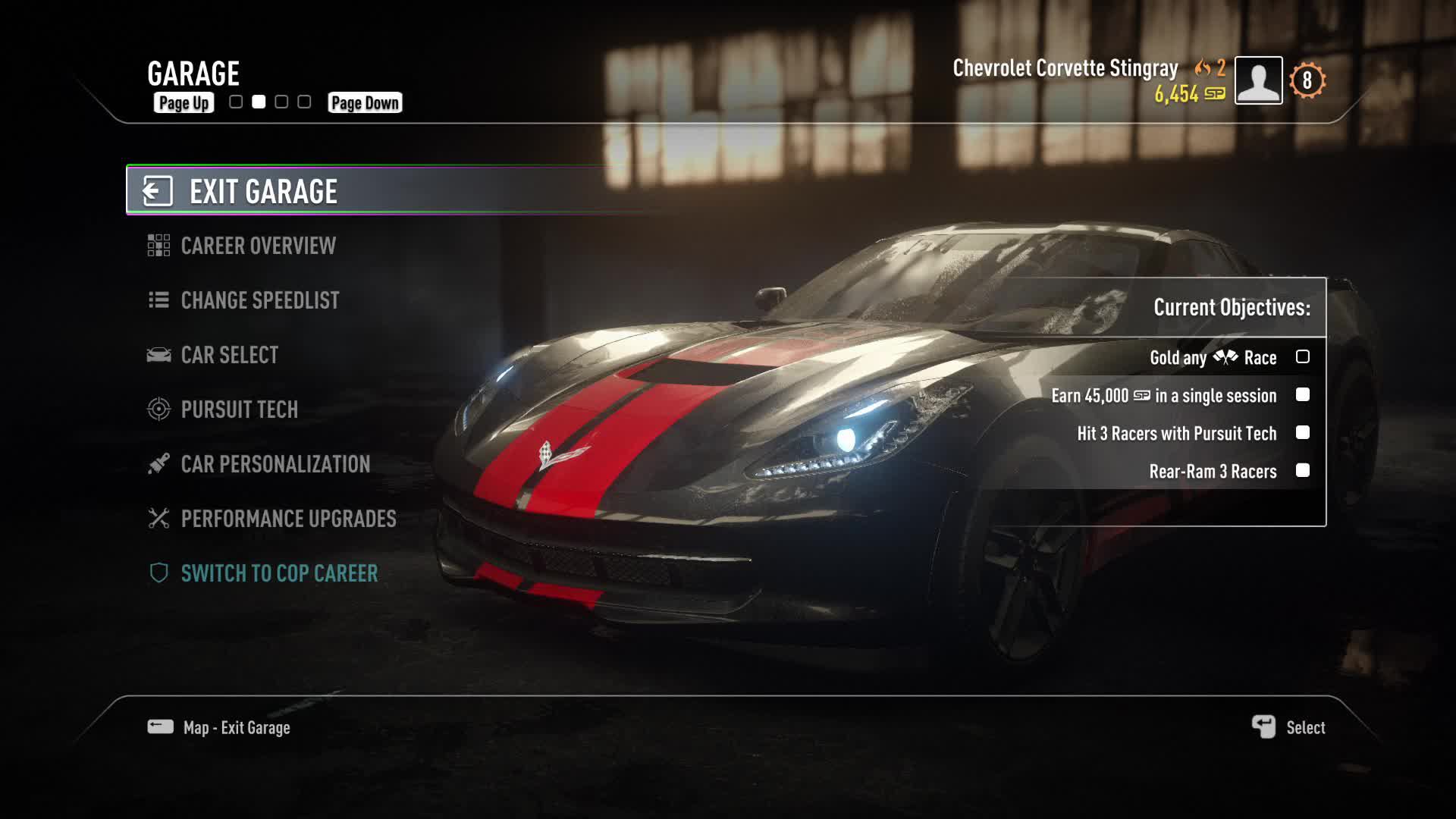The image size is (1456, 819).
Task: Select the Earn 45,000 SP objective
Action: pos(1164,395)
